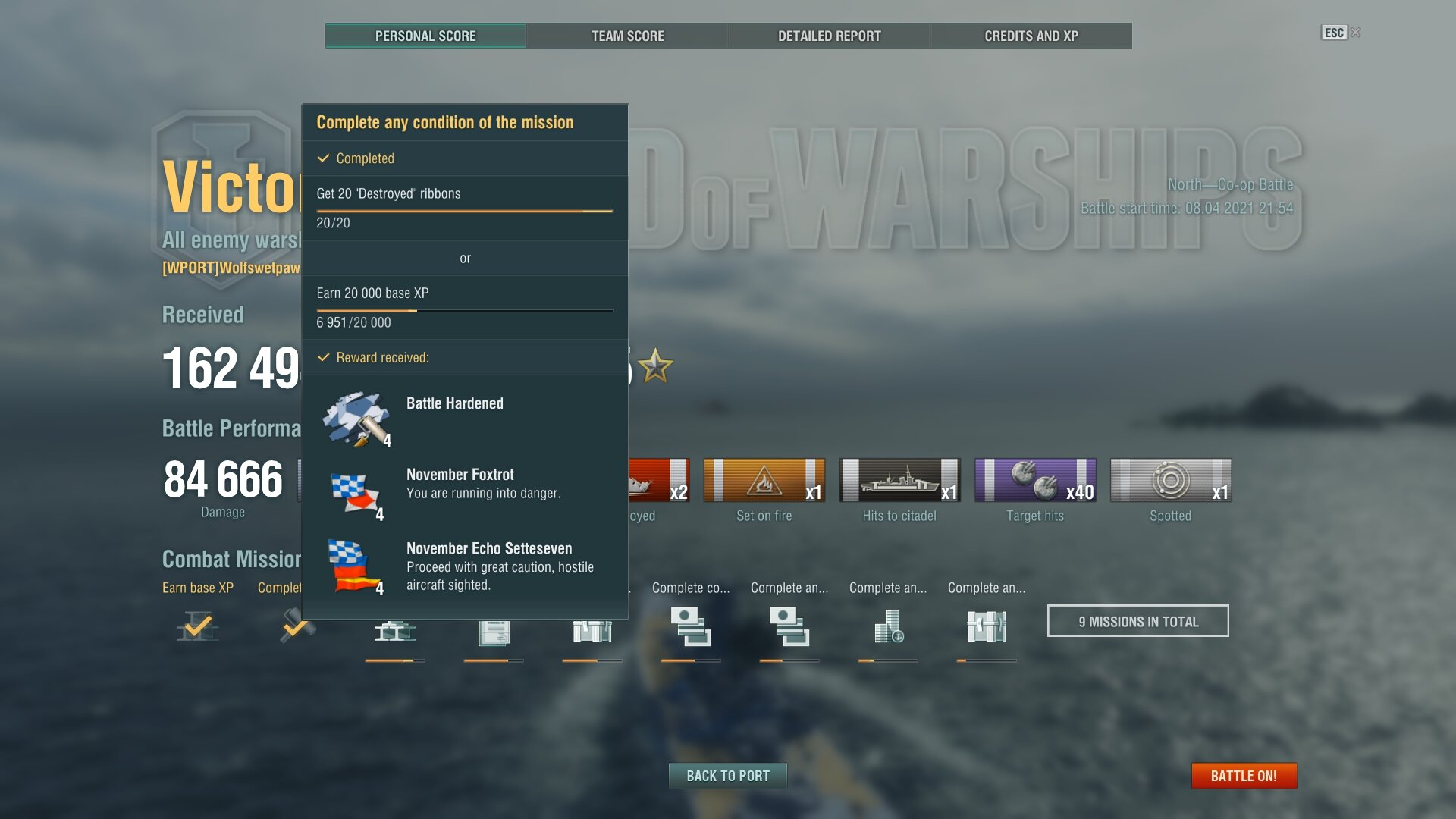Select the last combat mission container icon
This screenshot has width=1456, height=819.
pos(986,628)
